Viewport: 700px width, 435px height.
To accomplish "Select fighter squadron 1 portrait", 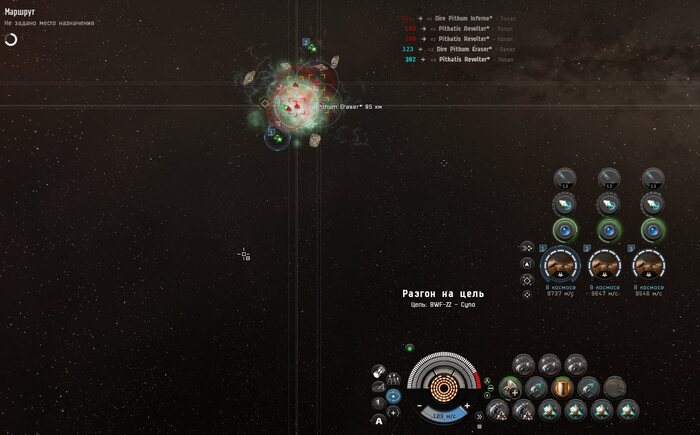I will click(x=560, y=264).
